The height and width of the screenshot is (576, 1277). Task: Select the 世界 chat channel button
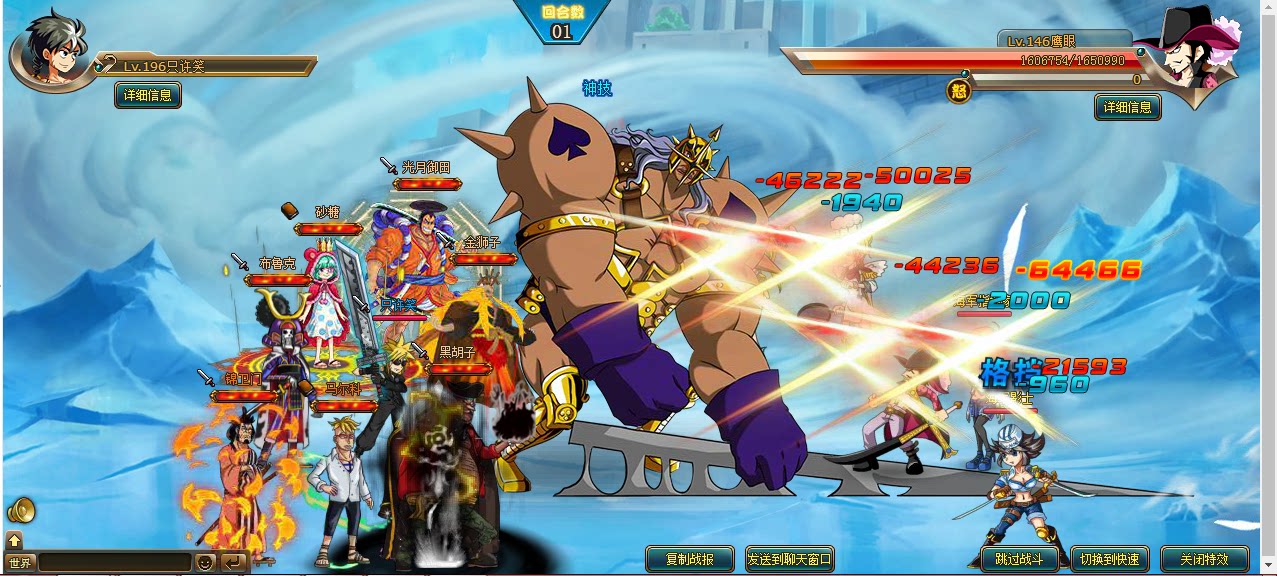coord(20,563)
